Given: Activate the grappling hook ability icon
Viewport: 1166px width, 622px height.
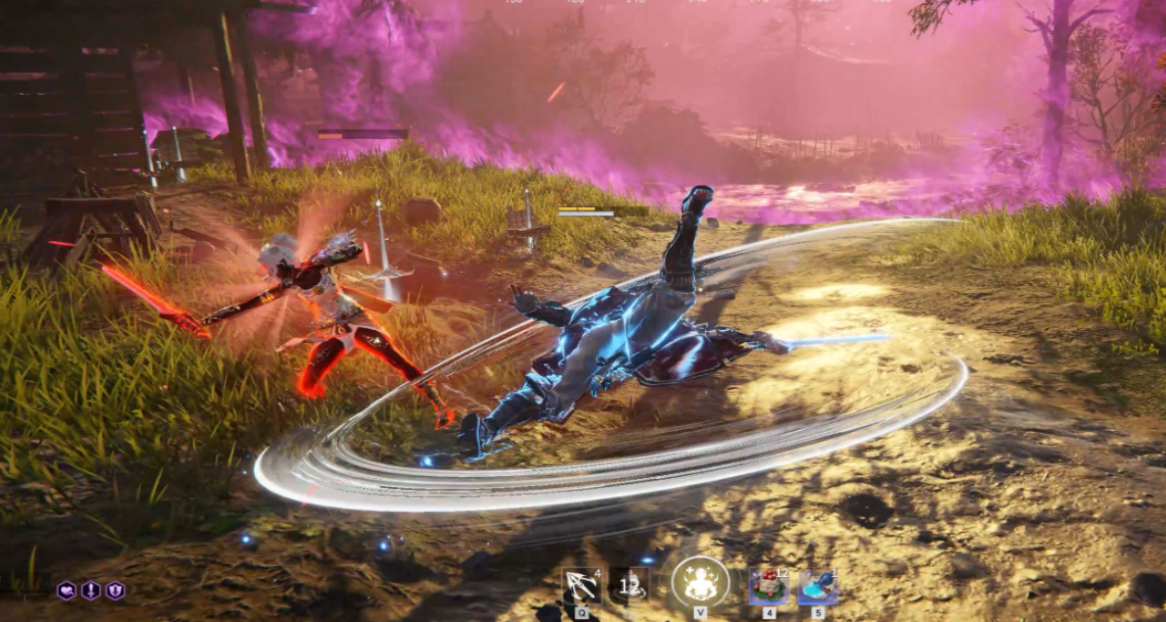Looking at the screenshot, I should 581,586.
